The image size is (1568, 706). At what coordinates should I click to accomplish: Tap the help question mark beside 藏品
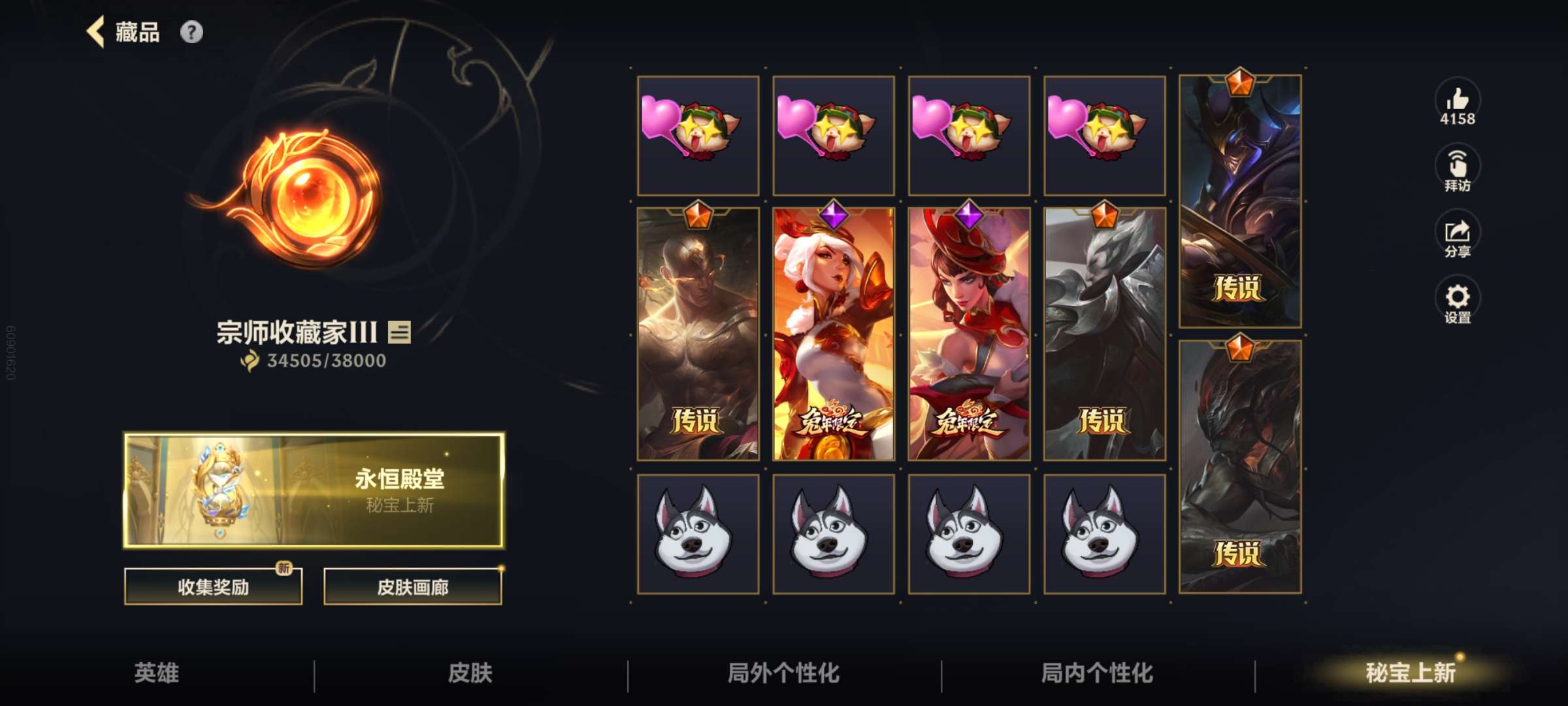191,31
